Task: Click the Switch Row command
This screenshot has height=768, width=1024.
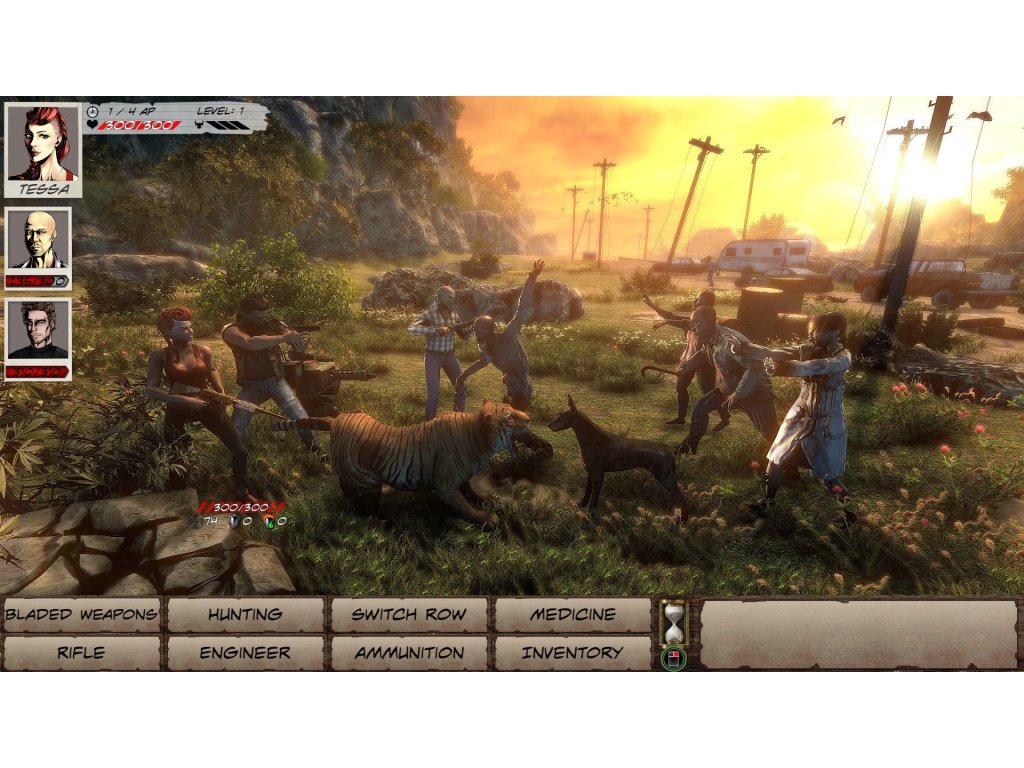Action: coord(409,615)
